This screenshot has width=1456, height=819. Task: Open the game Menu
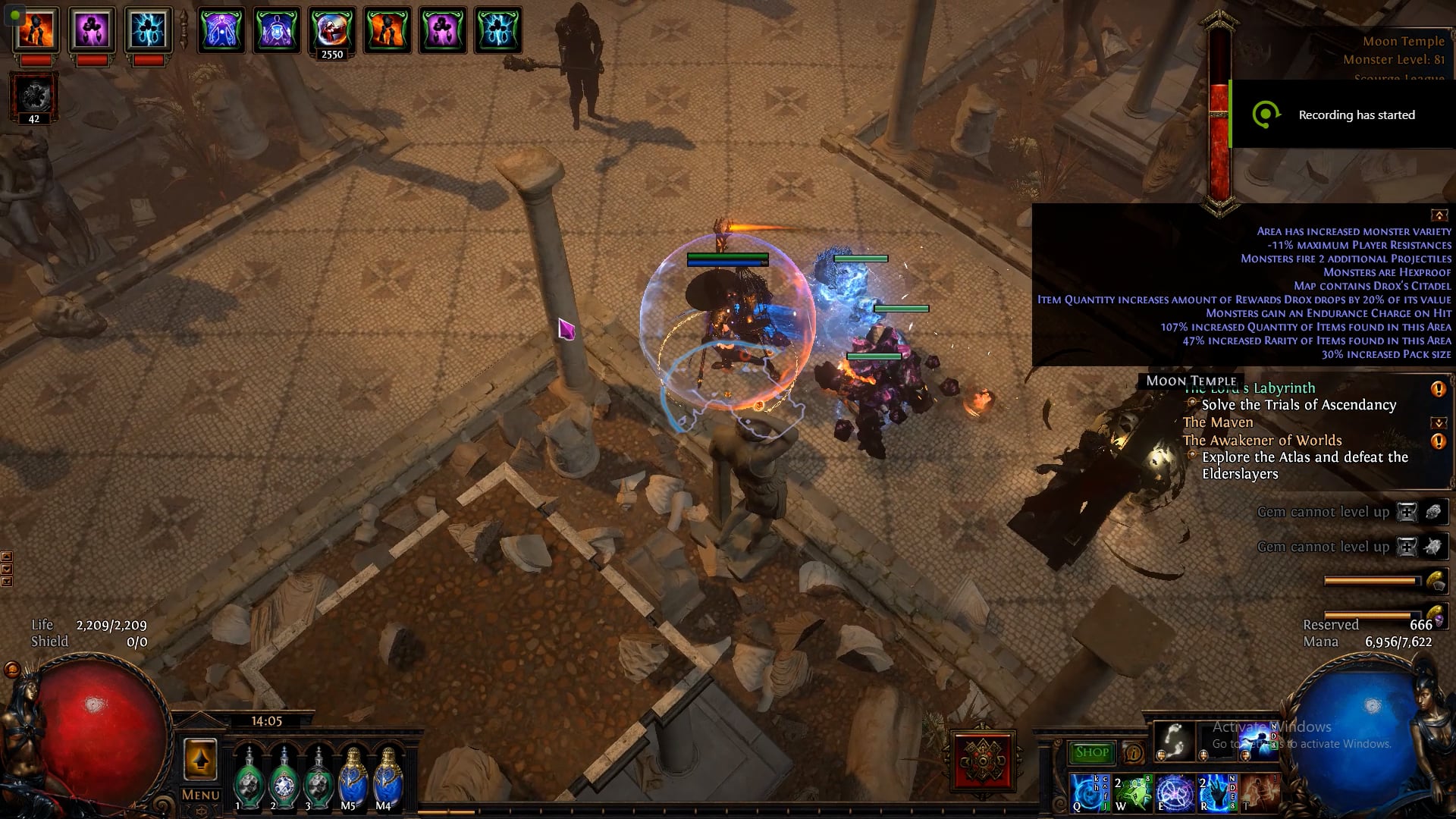pos(200,795)
